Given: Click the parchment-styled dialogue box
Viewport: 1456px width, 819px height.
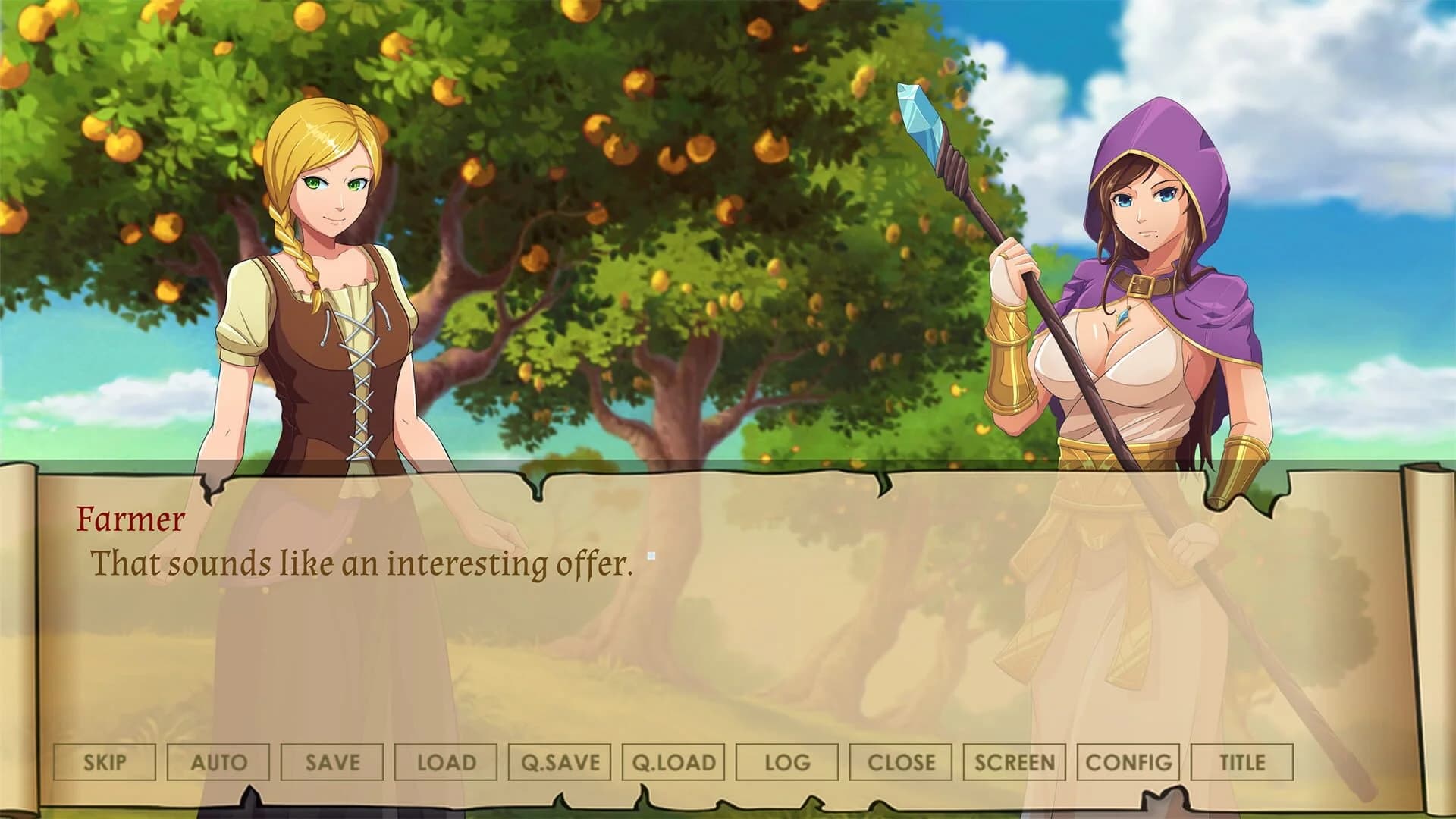Looking at the screenshot, I should [728, 607].
